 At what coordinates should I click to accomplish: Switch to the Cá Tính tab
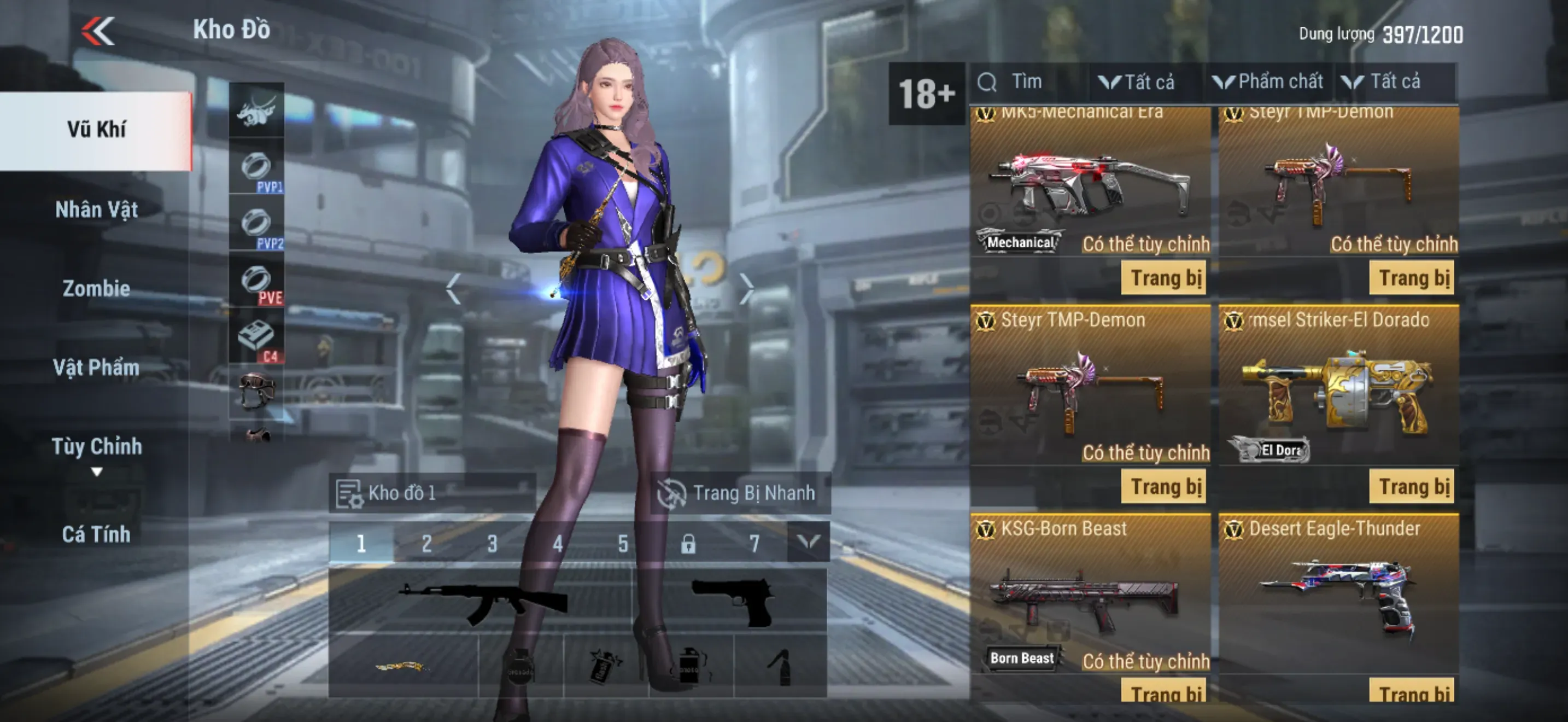pos(96,534)
